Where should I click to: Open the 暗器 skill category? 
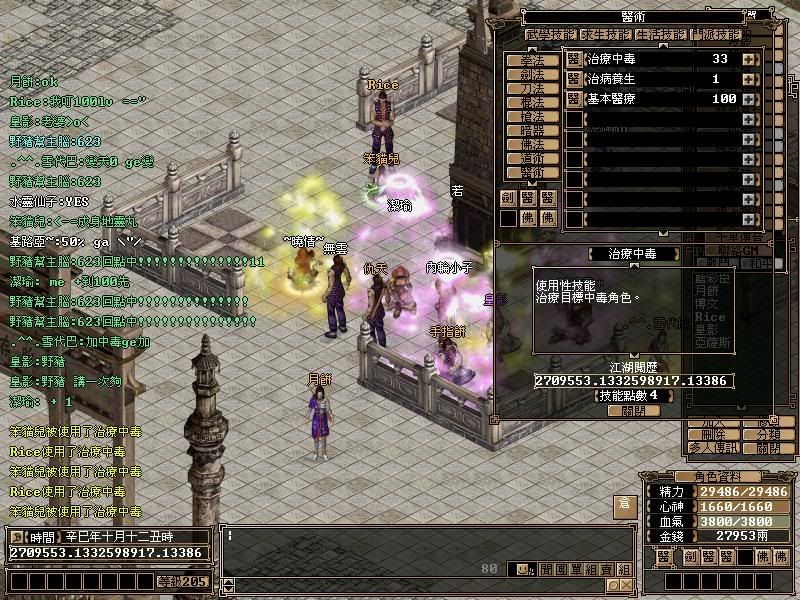(x=533, y=130)
